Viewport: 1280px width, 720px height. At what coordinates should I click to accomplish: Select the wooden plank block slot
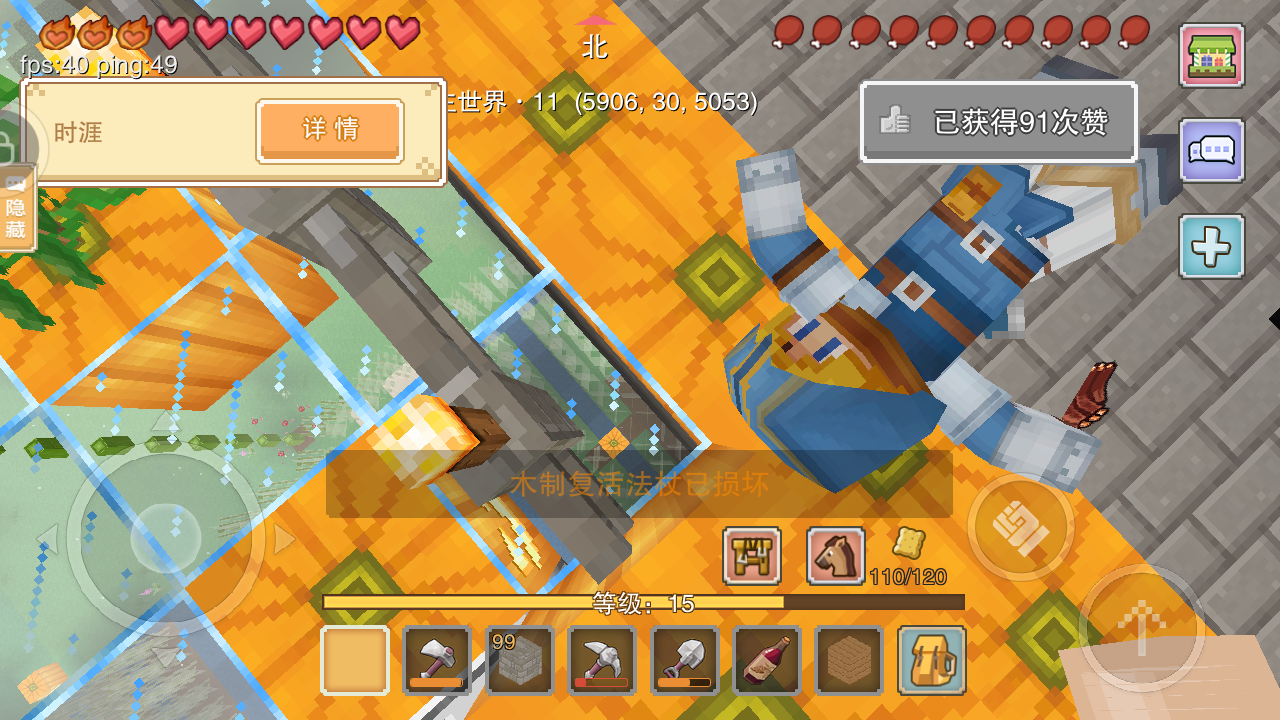(x=848, y=660)
